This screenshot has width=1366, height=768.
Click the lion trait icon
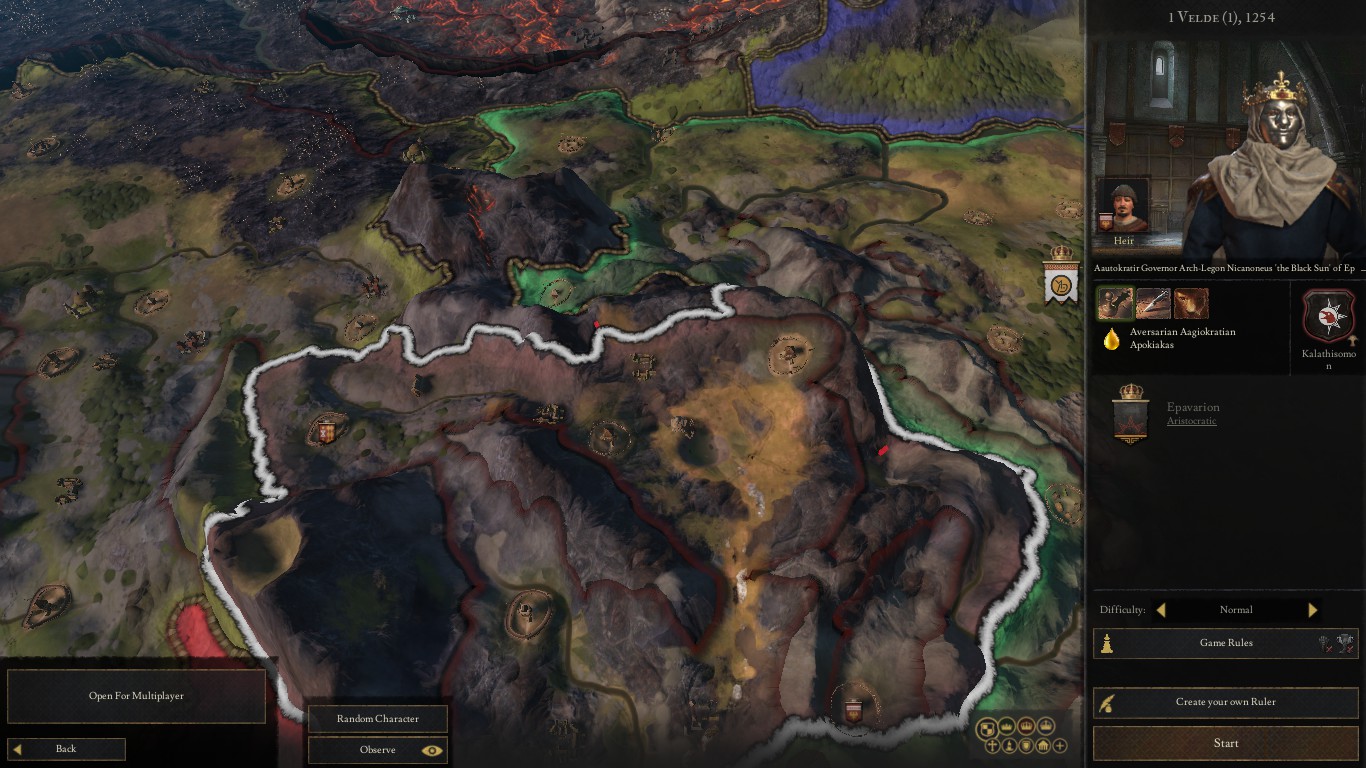click(1191, 302)
